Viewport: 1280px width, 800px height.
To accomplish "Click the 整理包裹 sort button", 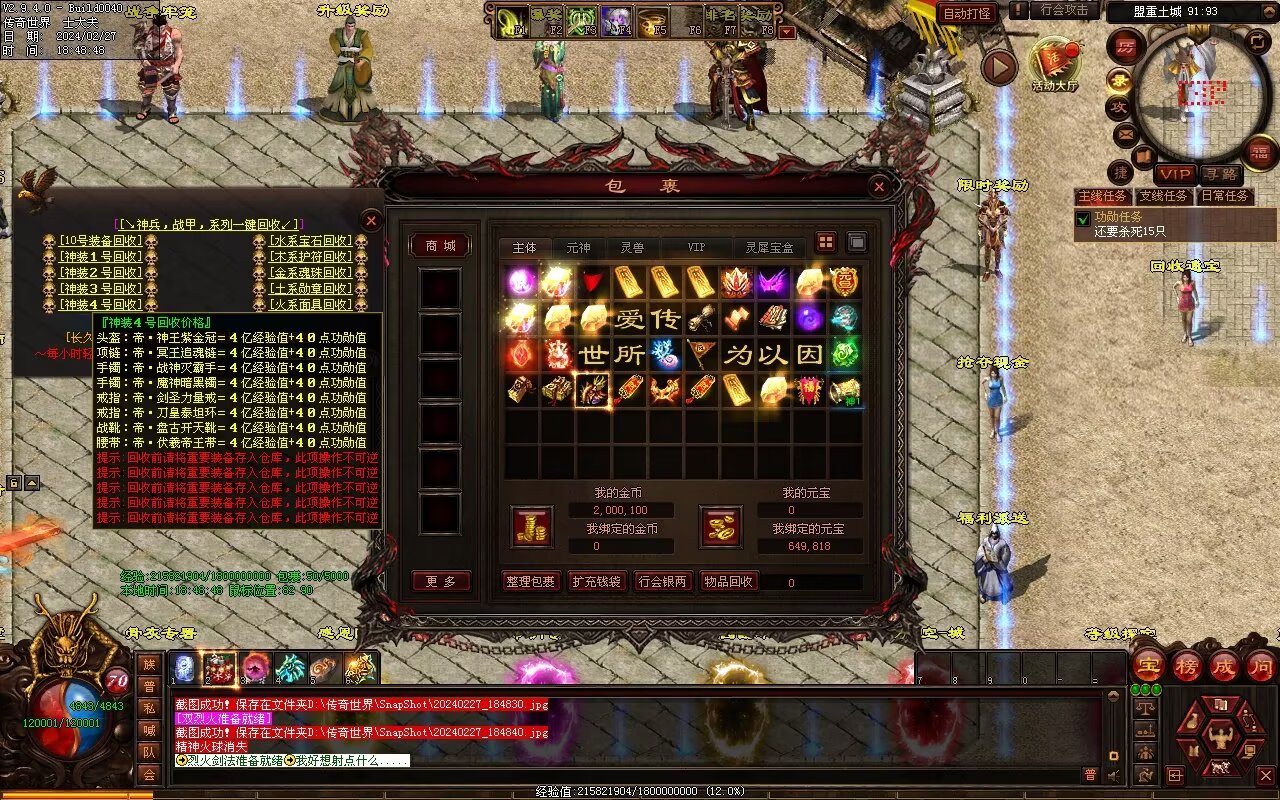I will (530, 581).
